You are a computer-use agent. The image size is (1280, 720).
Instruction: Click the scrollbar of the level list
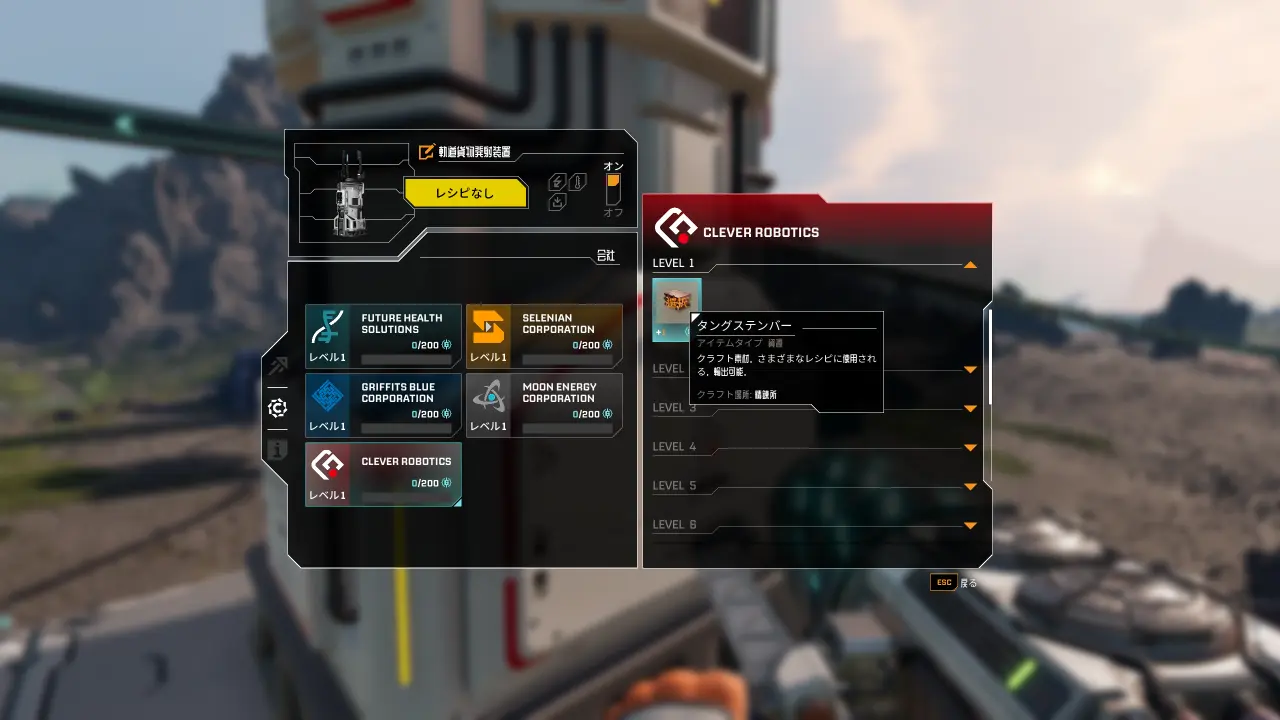point(990,355)
